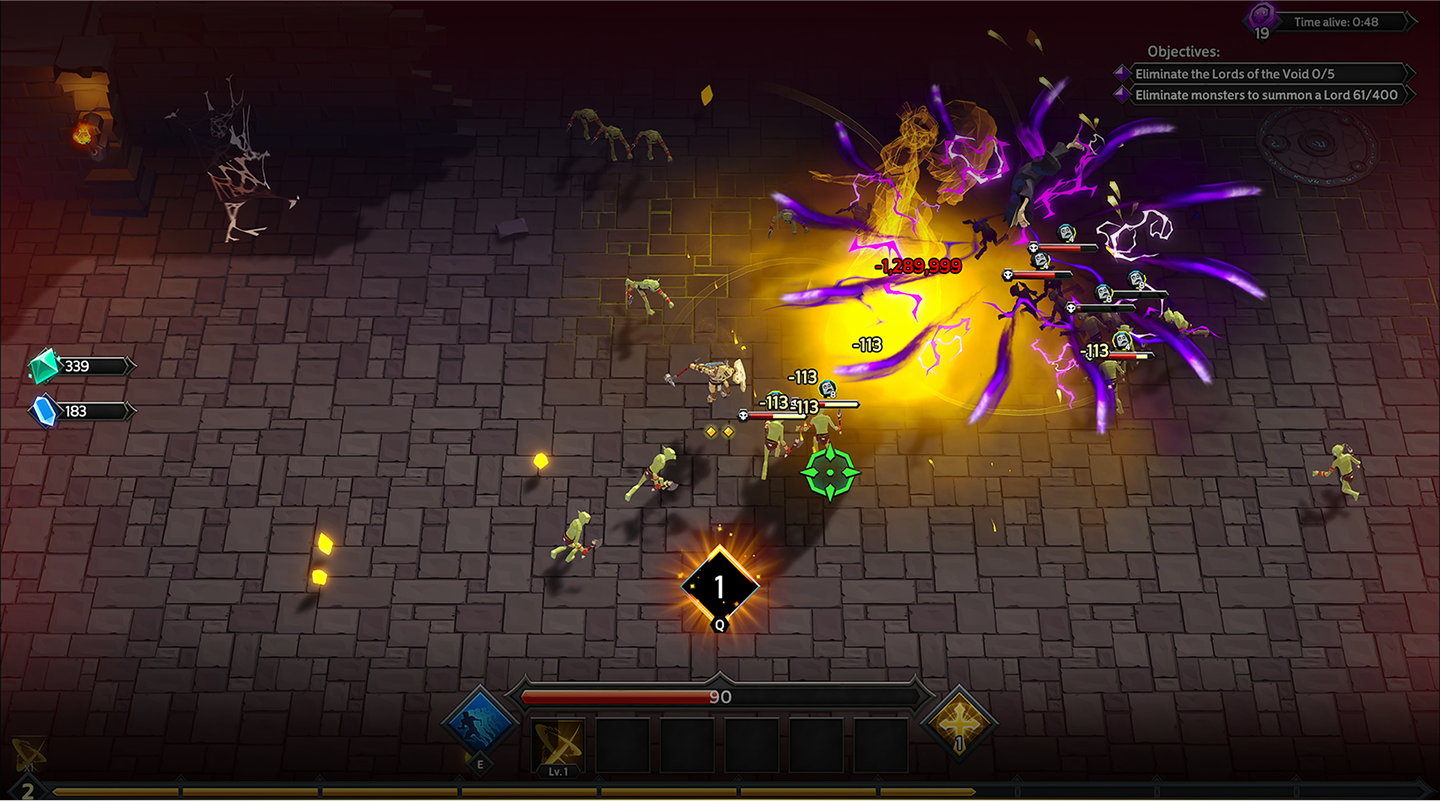Click the level-up diamond showing 1
The width and height of the screenshot is (1440, 801).
(x=719, y=587)
